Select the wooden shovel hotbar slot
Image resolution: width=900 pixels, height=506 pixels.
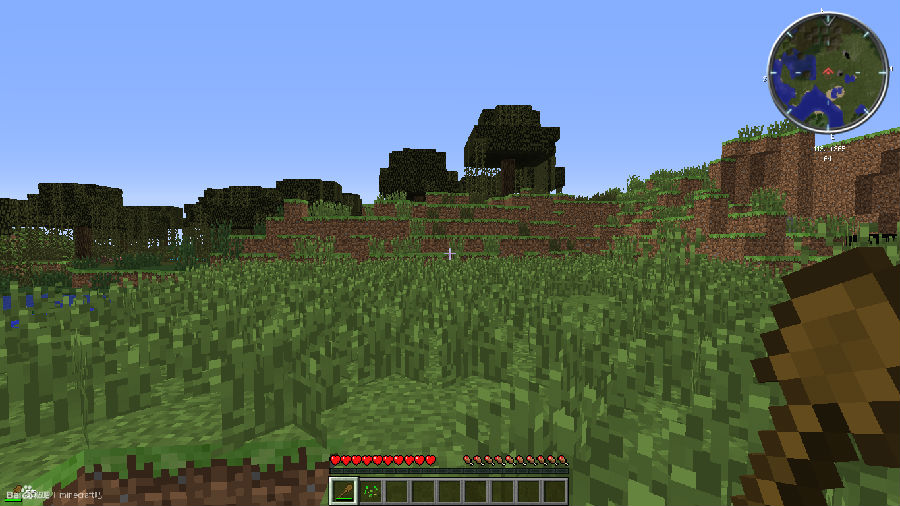click(343, 491)
